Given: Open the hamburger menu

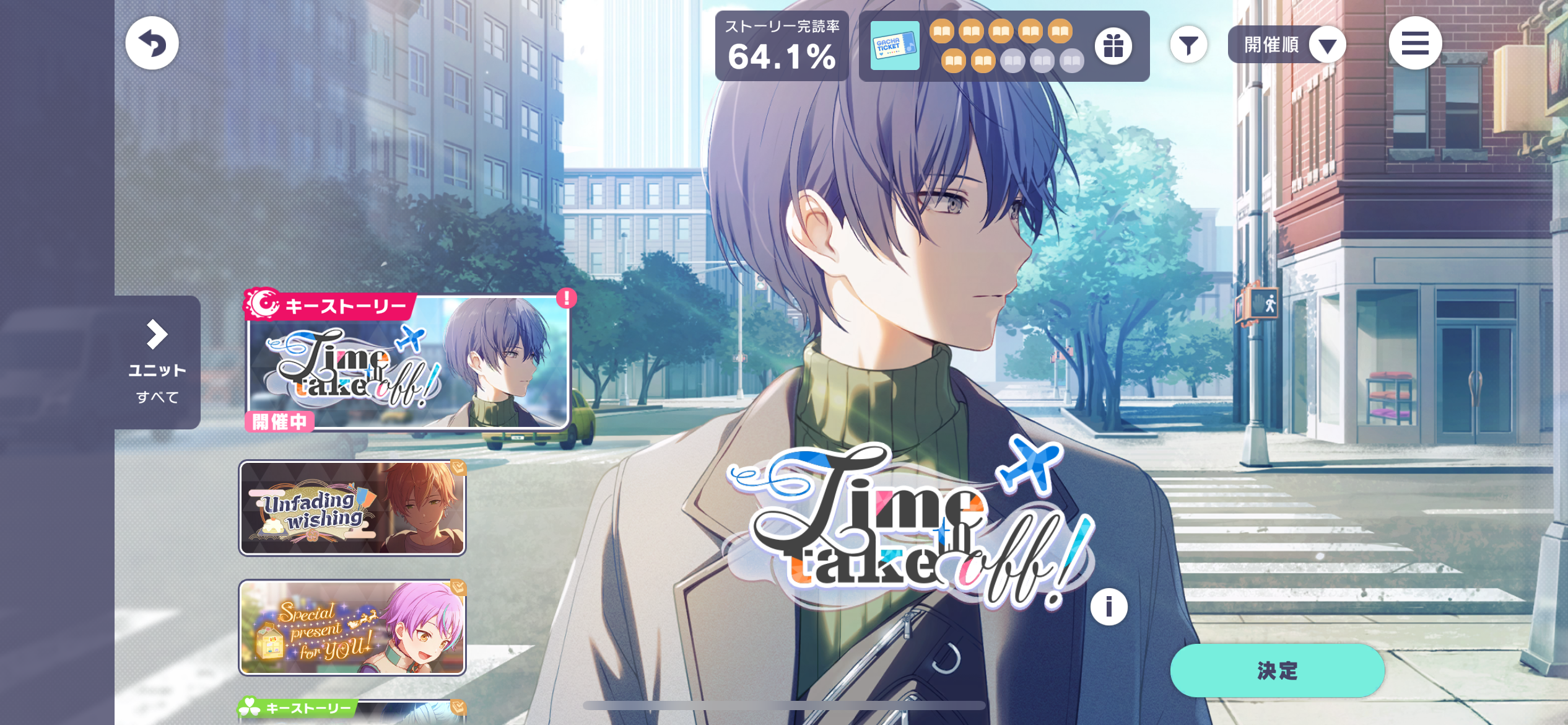Looking at the screenshot, I should coord(1415,43).
